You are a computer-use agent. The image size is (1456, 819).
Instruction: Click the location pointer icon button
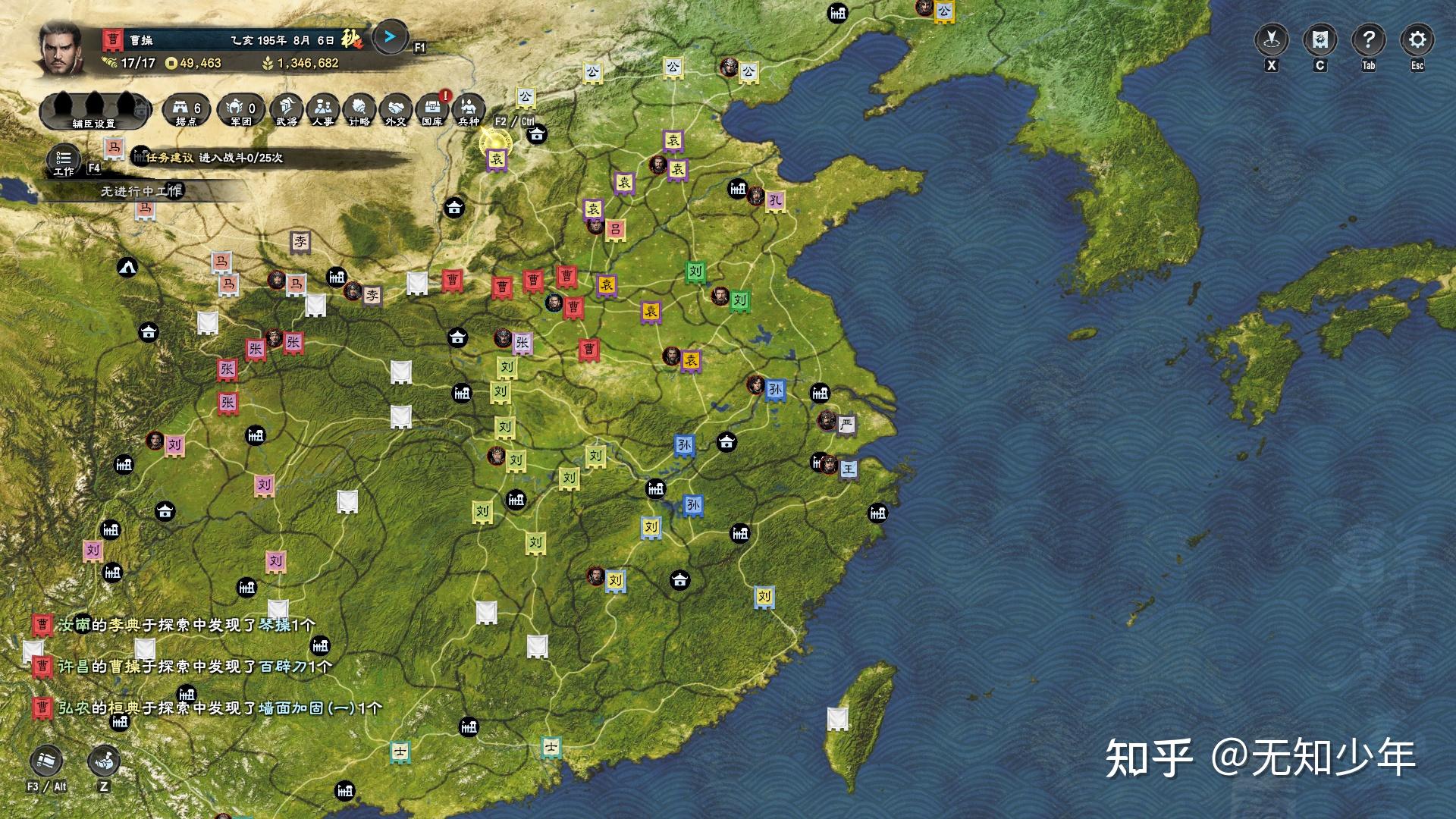(x=1272, y=39)
